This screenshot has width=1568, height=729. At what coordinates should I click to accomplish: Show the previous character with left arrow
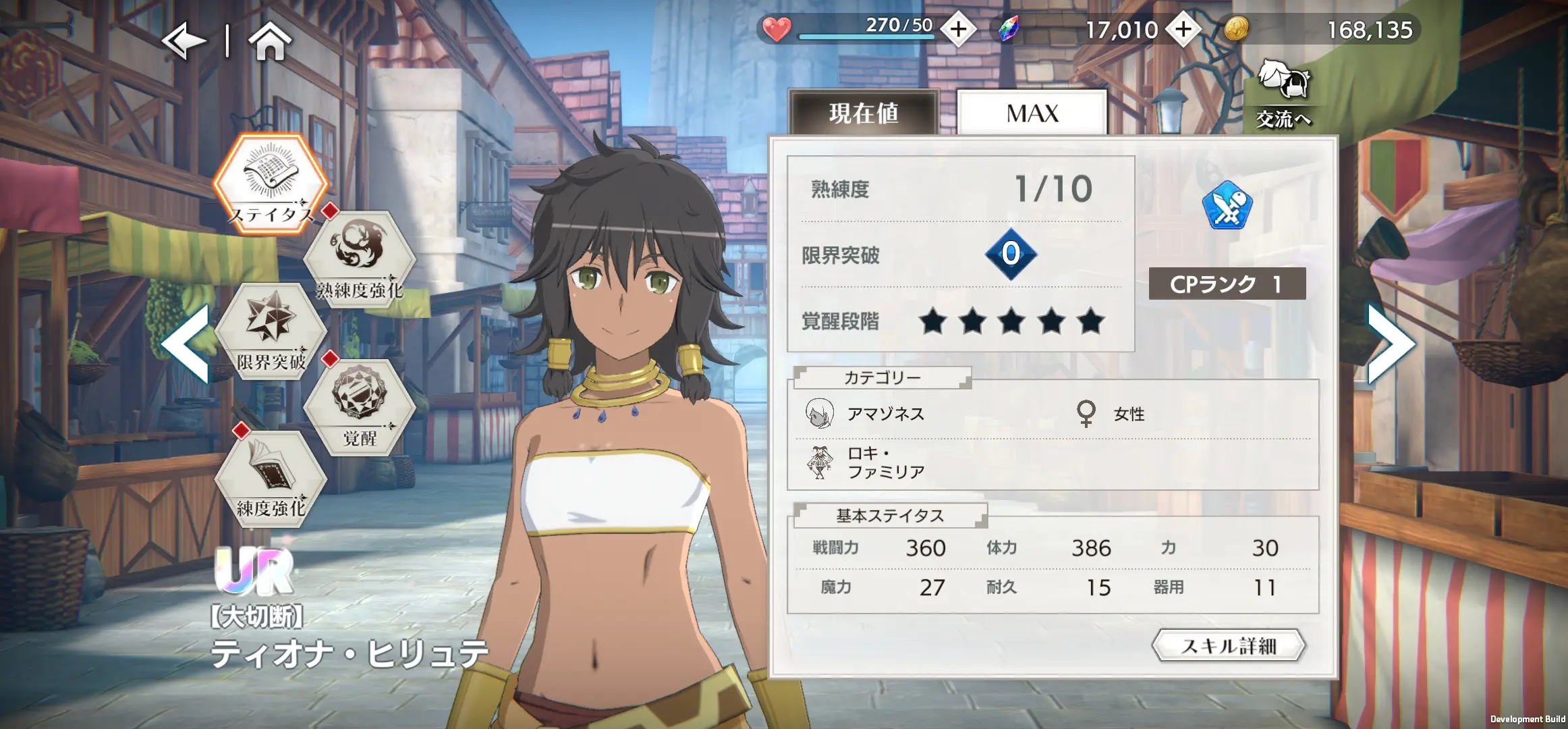coord(186,343)
